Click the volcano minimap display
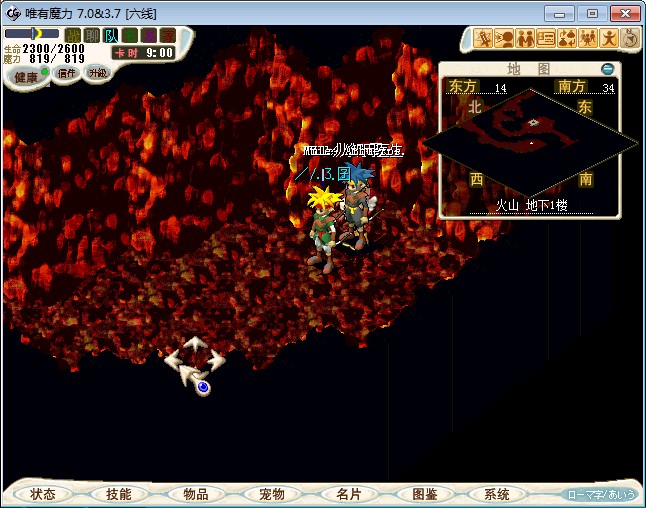This screenshot has width=646, height=508. click(x=530, y=140)
